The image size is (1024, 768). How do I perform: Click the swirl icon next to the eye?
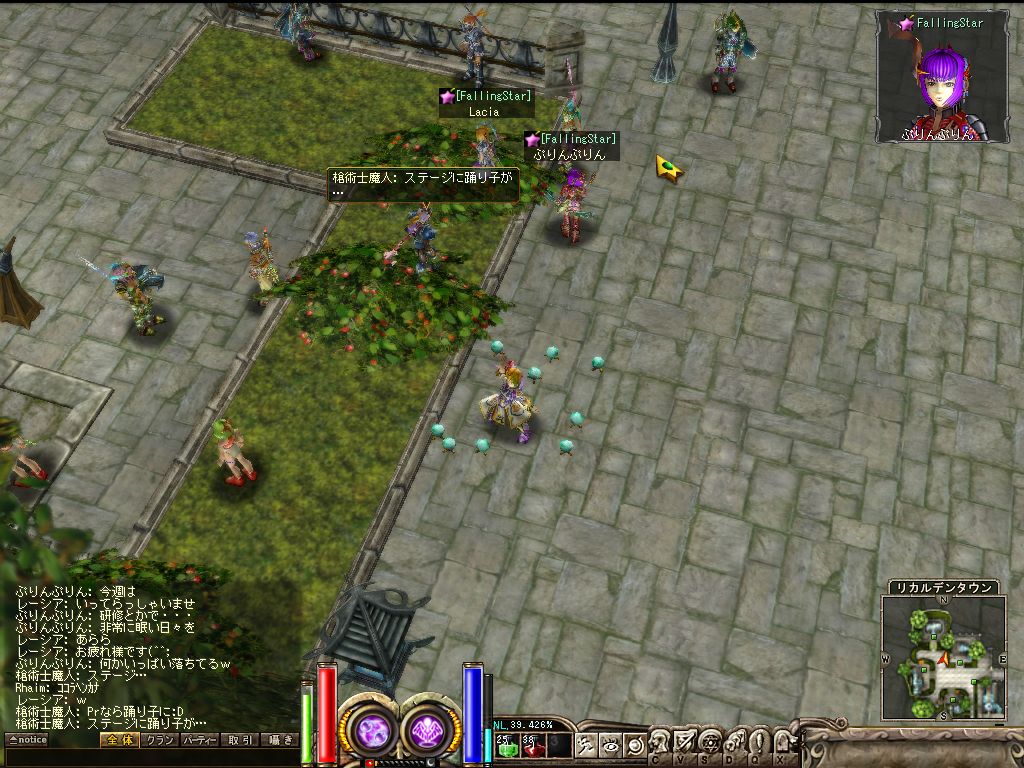point(634,745)
